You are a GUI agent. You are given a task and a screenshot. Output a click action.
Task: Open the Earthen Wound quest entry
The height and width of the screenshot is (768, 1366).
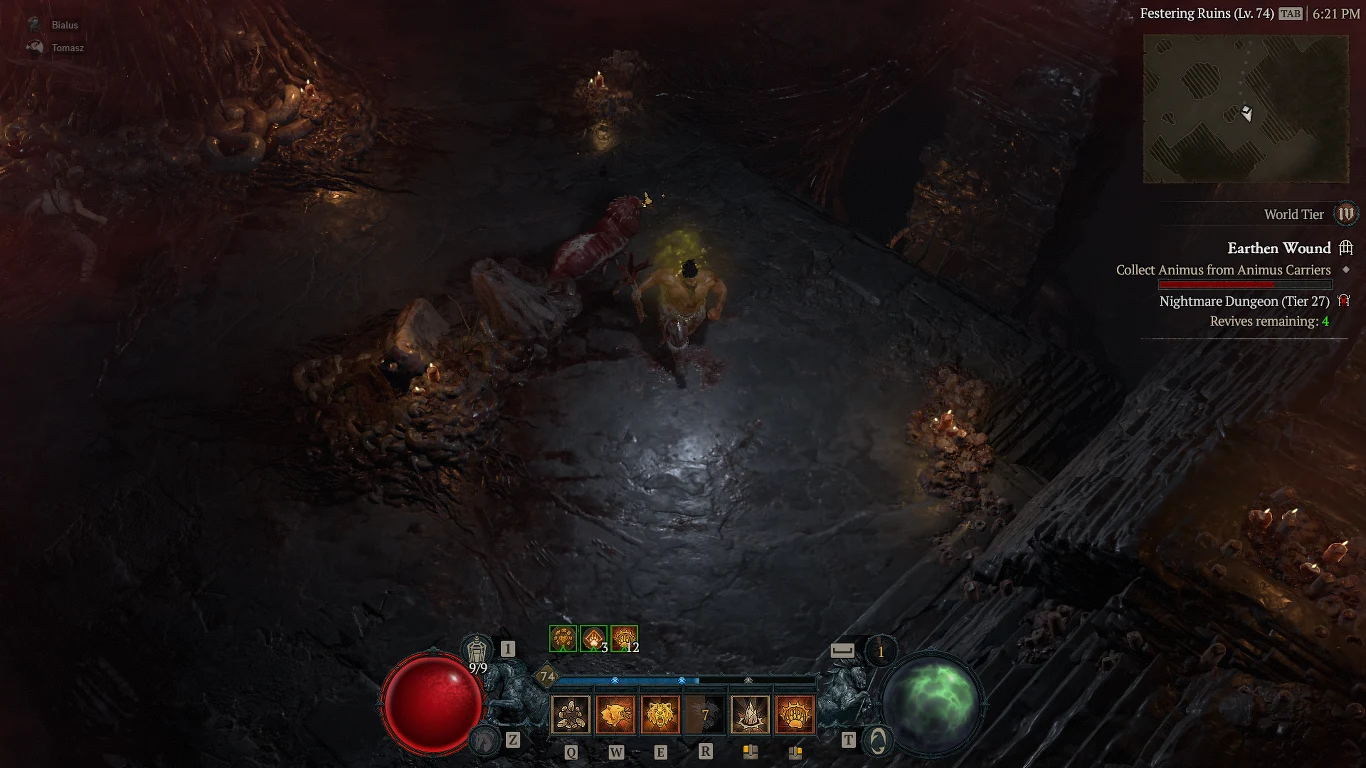(x=1280, y=247)
